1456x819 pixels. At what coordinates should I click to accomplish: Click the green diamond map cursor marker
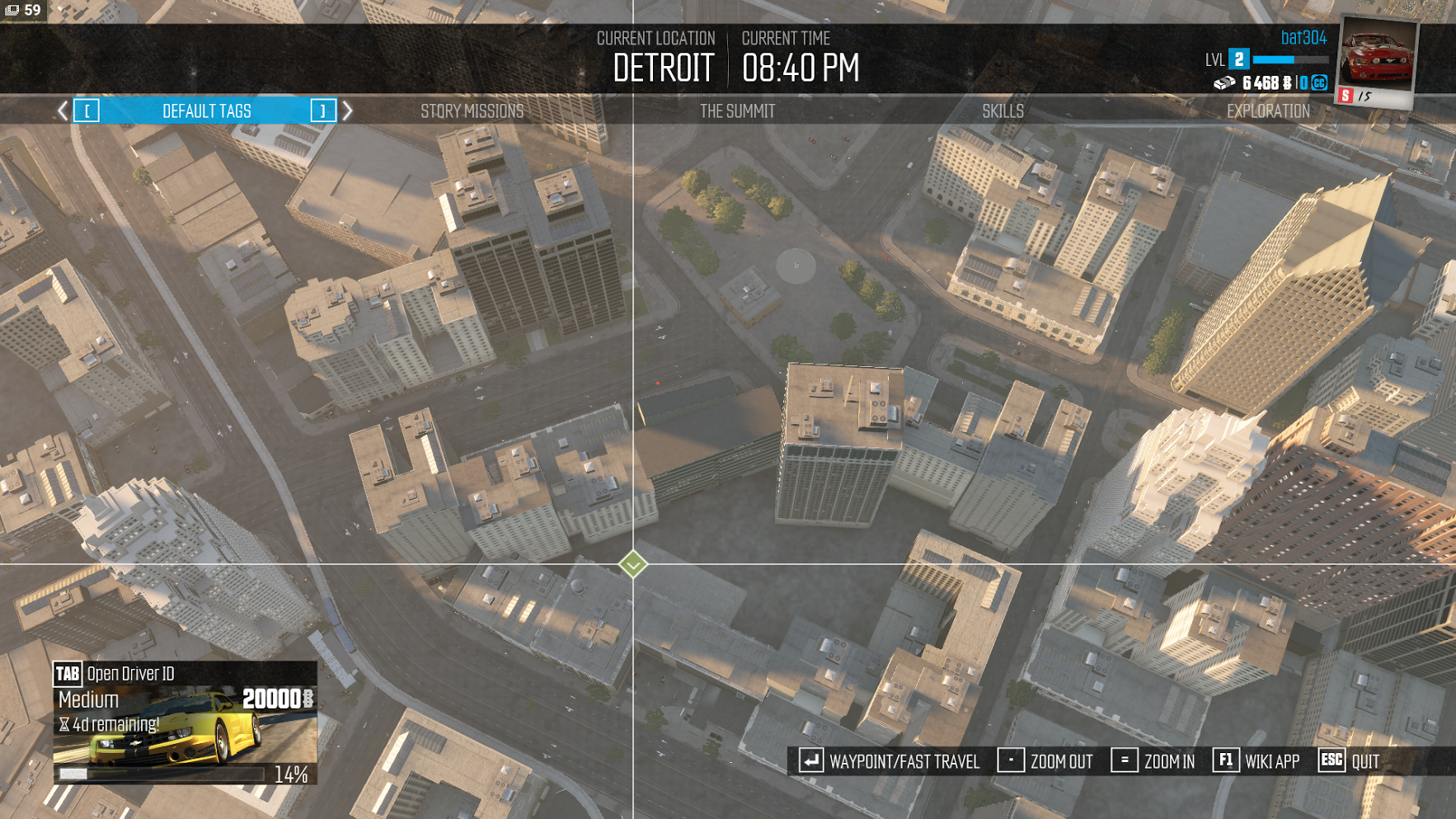click(633, 565)
